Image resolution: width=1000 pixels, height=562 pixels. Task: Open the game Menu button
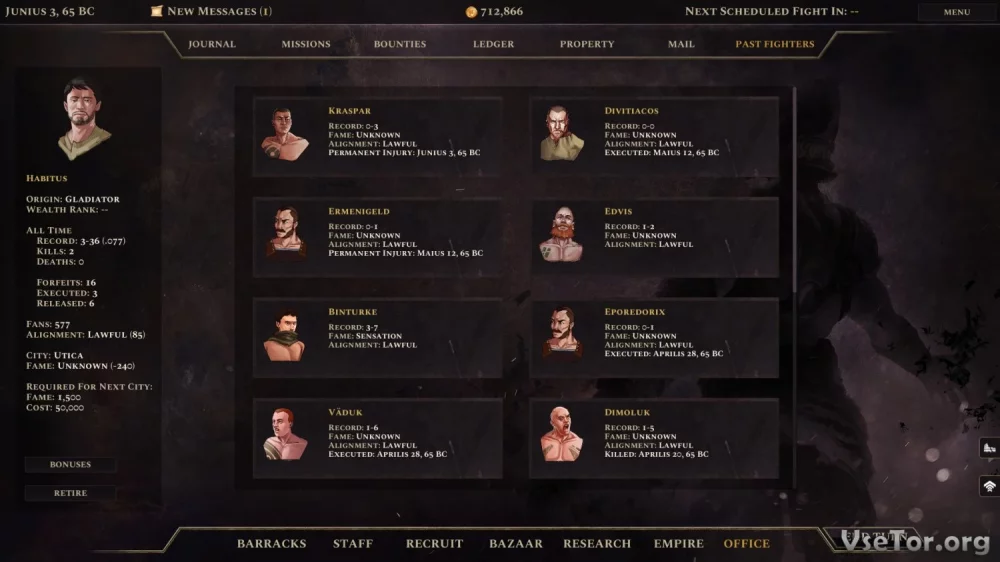pos(956,12)
